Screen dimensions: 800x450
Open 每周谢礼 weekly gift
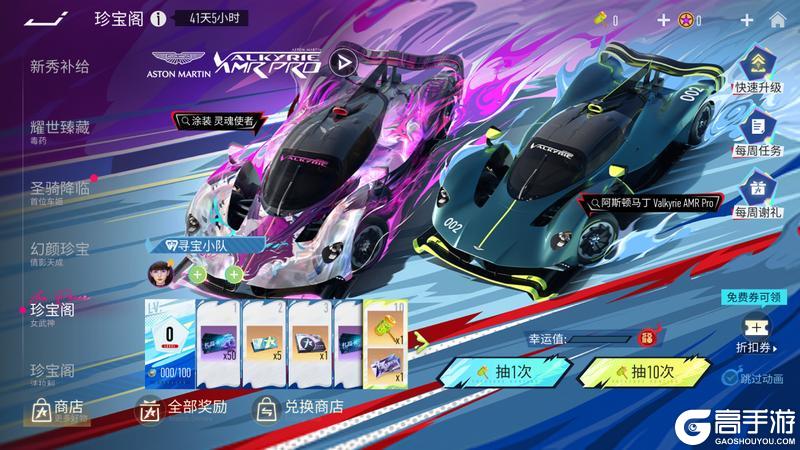tap(758, 195)
